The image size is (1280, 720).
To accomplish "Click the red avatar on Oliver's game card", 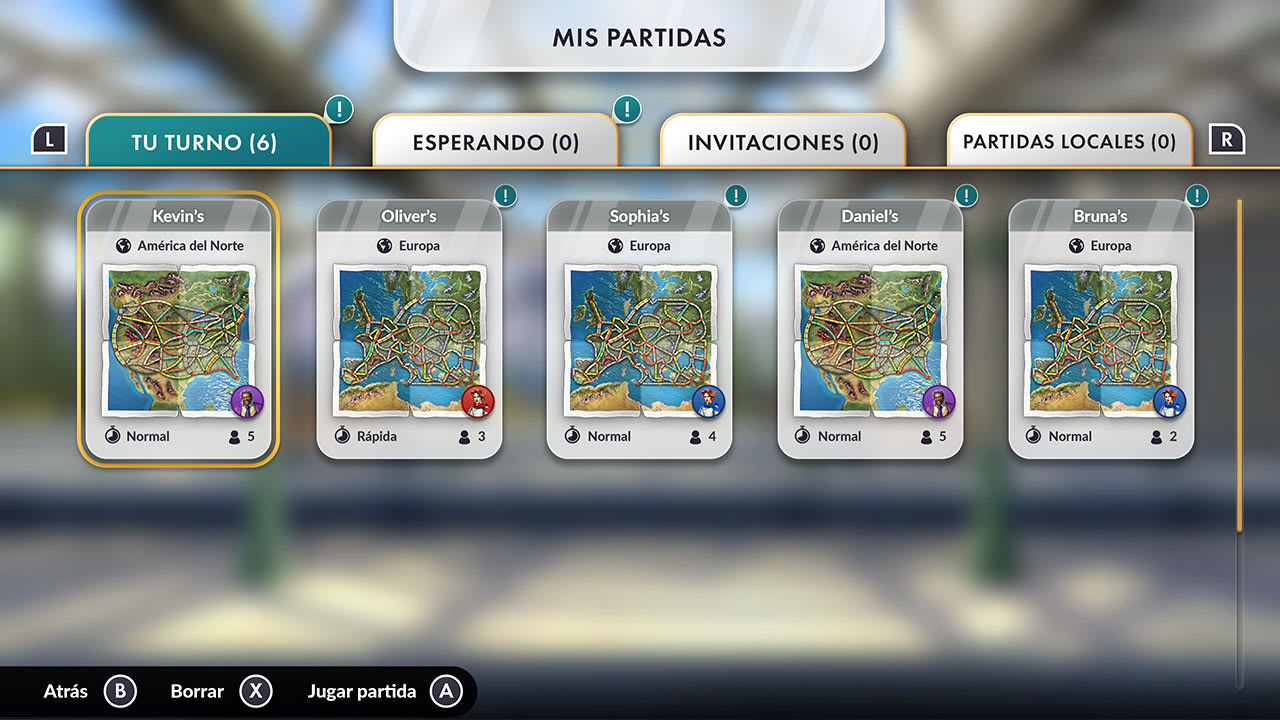I will (478, 400).
